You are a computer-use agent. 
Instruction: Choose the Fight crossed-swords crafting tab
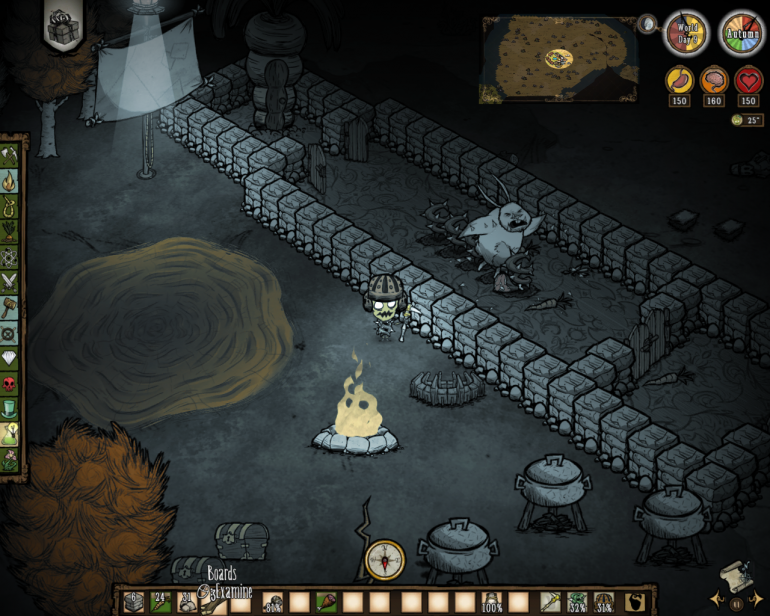[11, 282]
